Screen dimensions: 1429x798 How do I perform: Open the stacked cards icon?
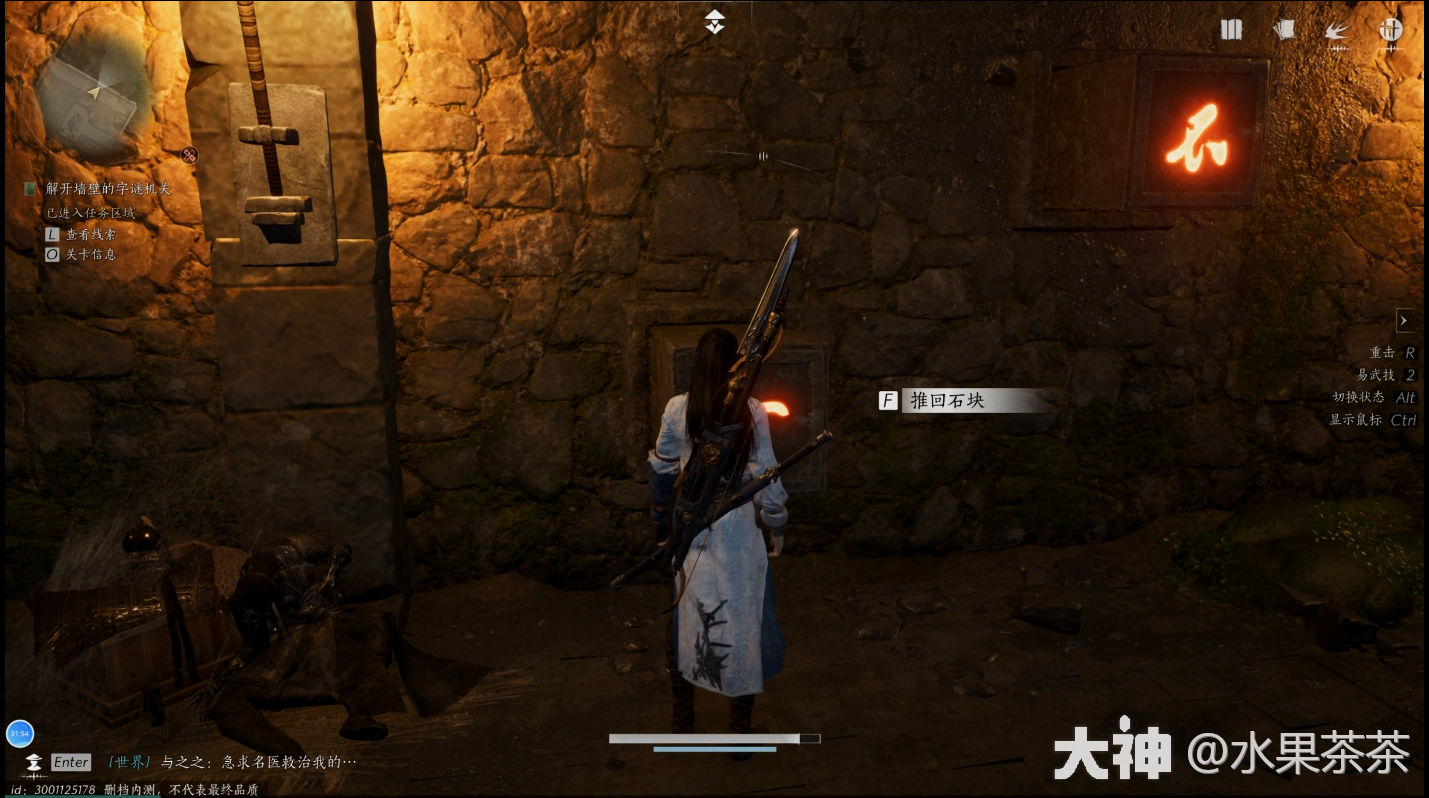pyautogui.click(x=1283, y=30)
